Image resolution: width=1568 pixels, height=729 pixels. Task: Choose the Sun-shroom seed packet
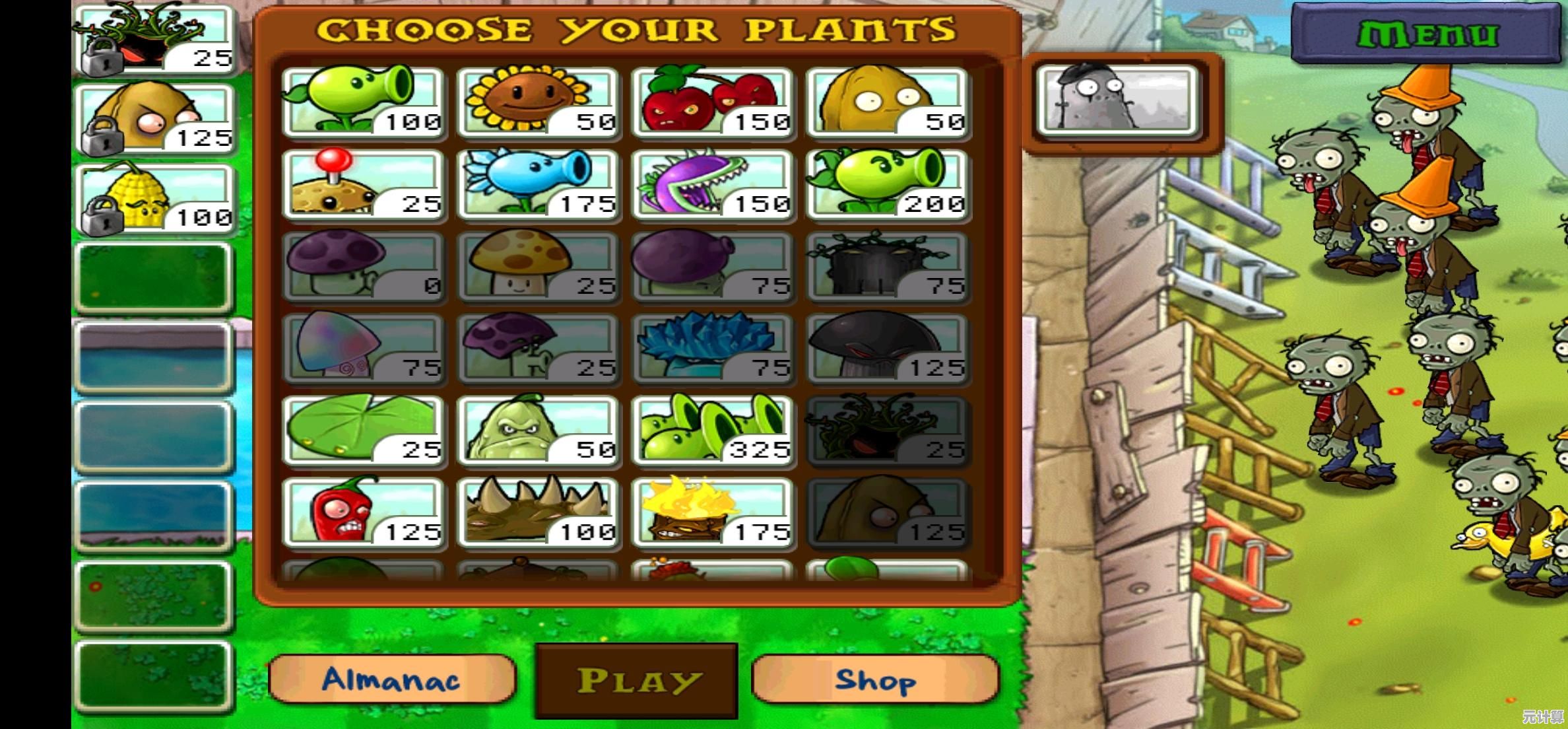point(538,267)
